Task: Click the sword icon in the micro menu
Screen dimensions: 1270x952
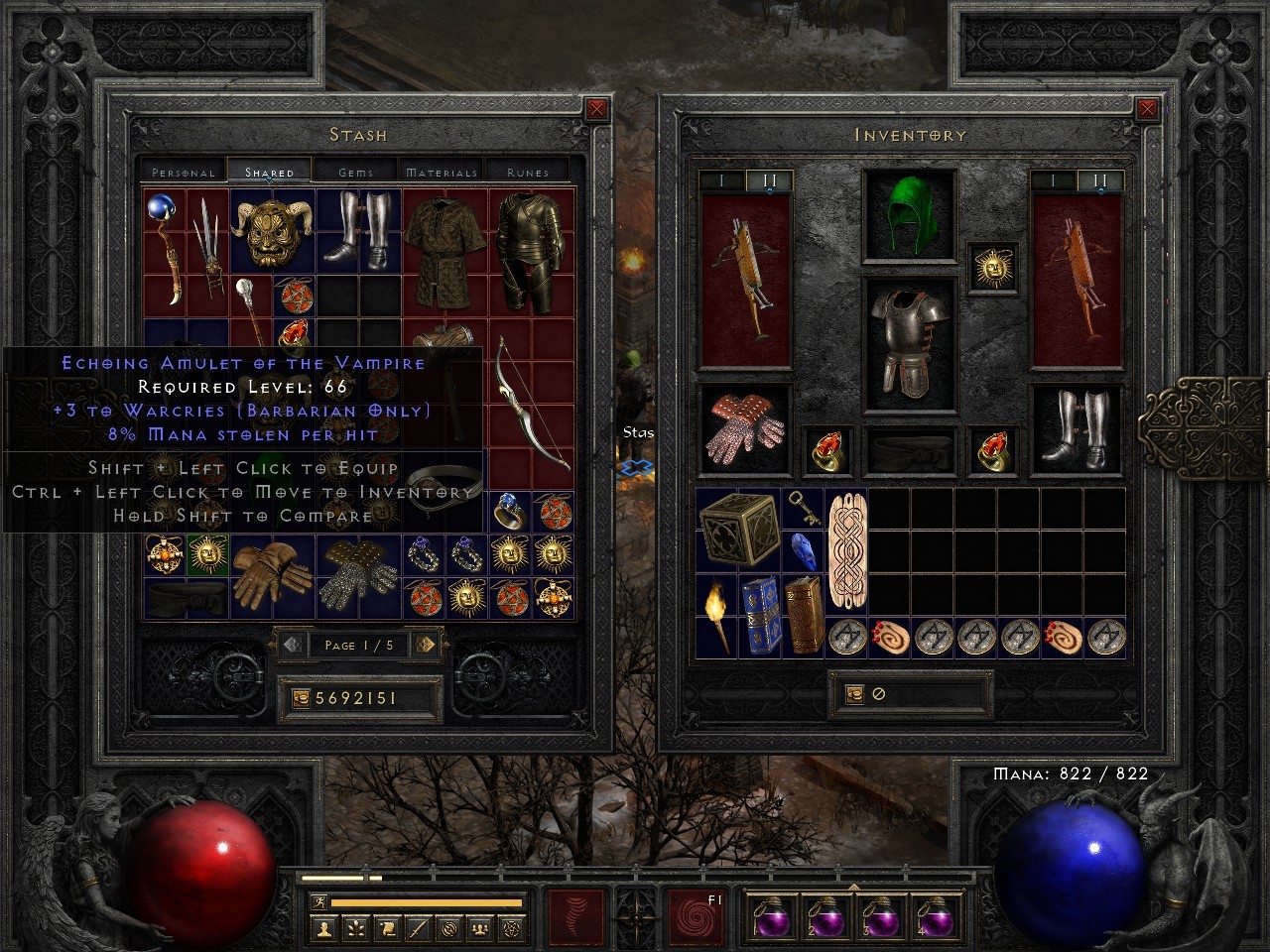Action: click(x=418, y=928)
